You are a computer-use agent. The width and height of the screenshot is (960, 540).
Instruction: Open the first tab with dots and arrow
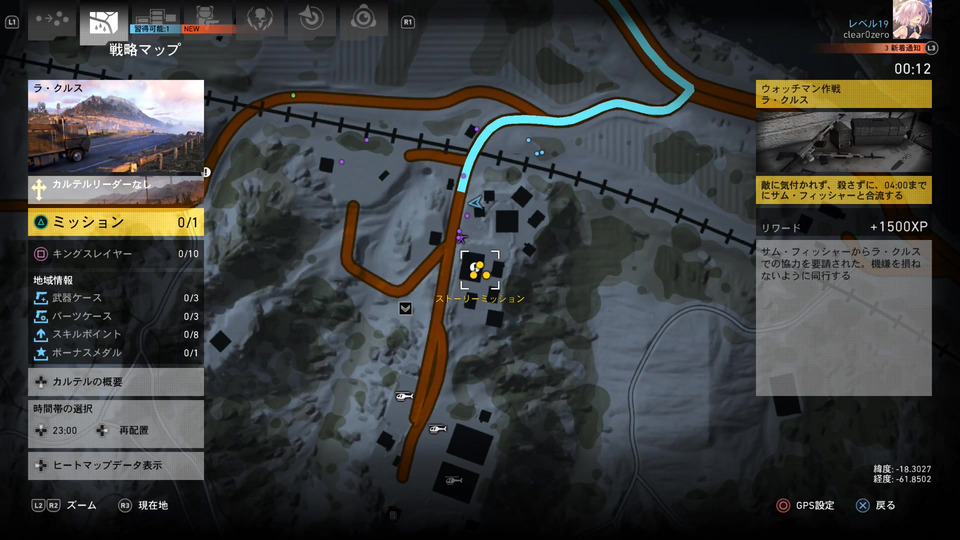(x=52, y=20)
